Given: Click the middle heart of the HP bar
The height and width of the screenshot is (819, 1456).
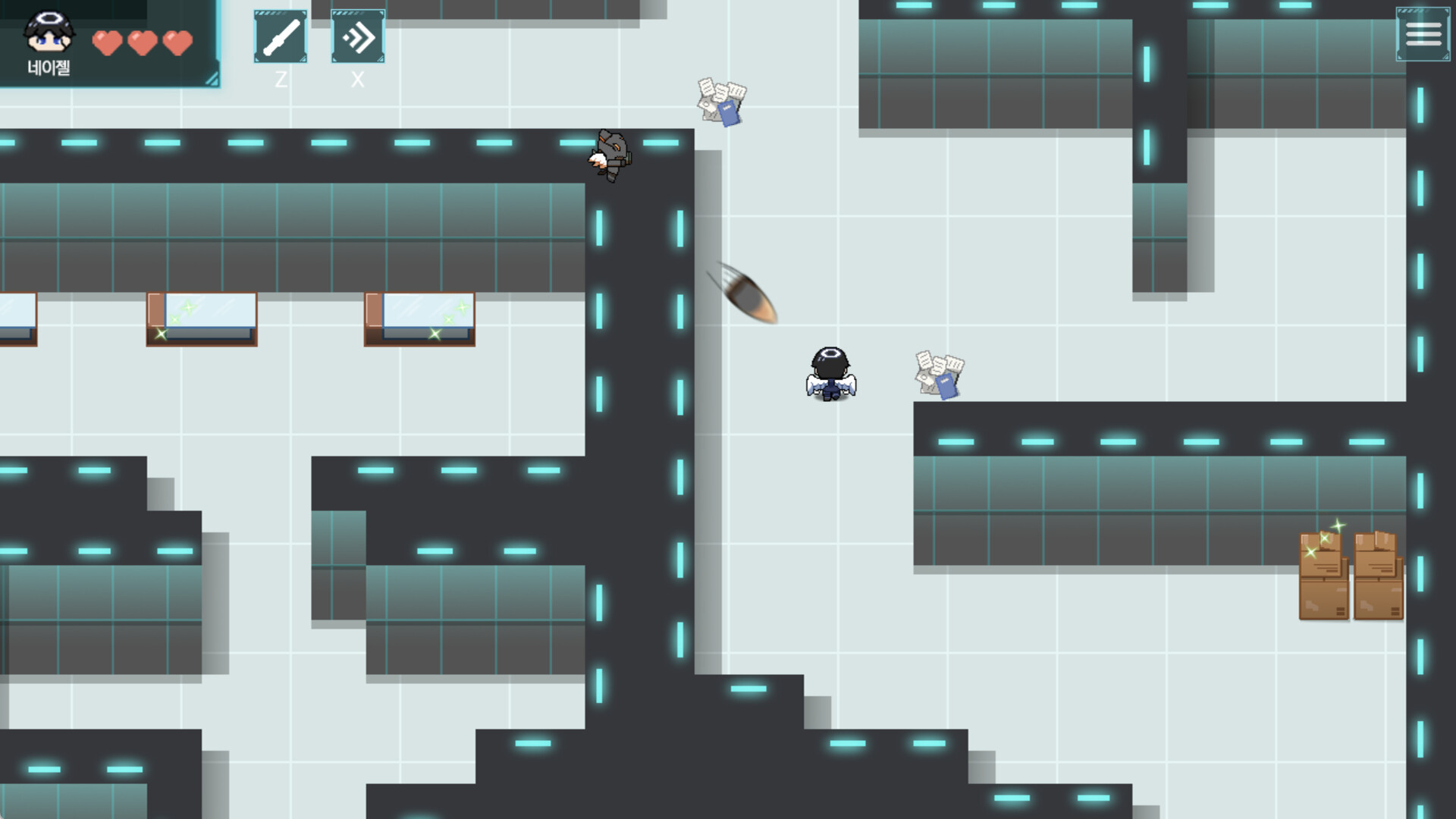Looking at the screenshot, I should click(x=143, y=43).
